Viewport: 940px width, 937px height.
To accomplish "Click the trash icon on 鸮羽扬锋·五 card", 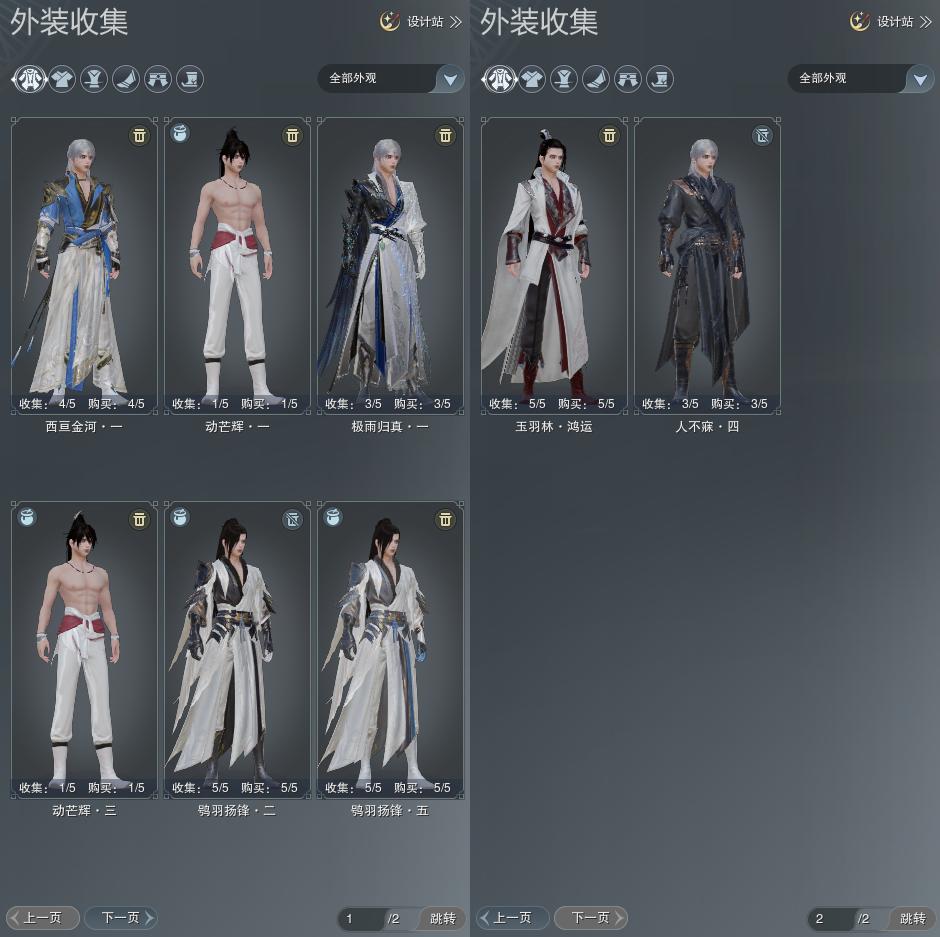I will tap(446, 519).
